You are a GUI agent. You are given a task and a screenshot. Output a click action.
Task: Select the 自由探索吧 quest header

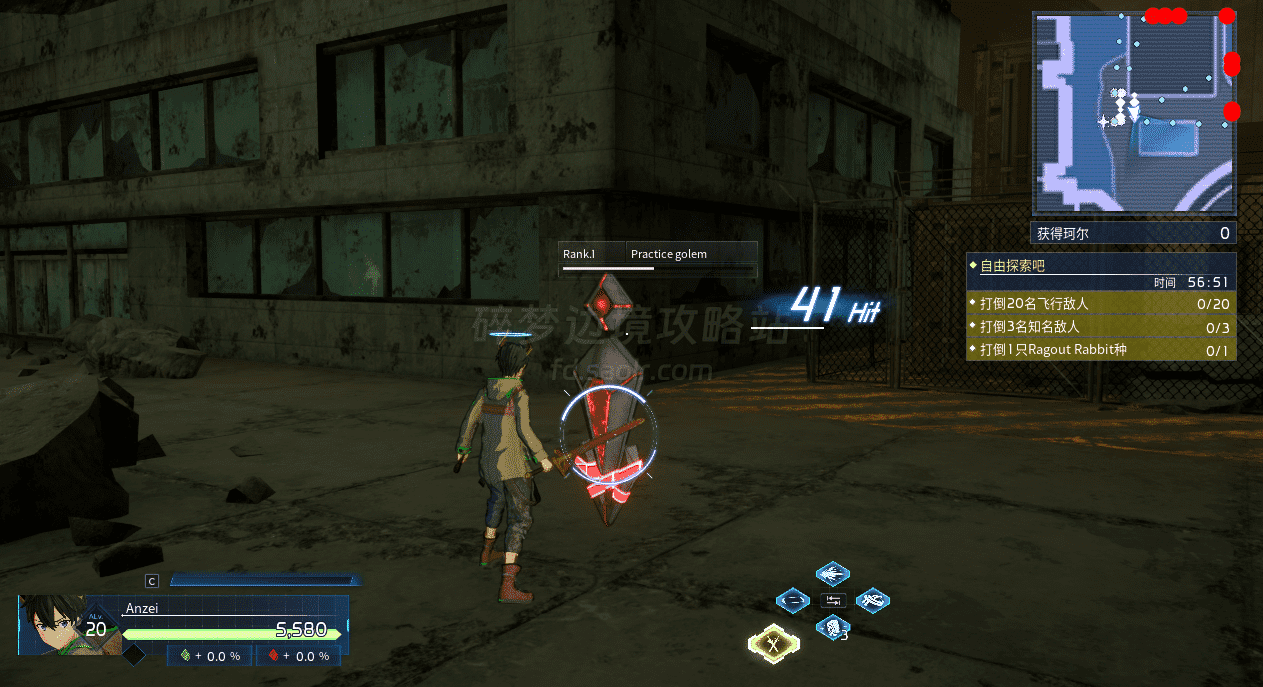1101,267
